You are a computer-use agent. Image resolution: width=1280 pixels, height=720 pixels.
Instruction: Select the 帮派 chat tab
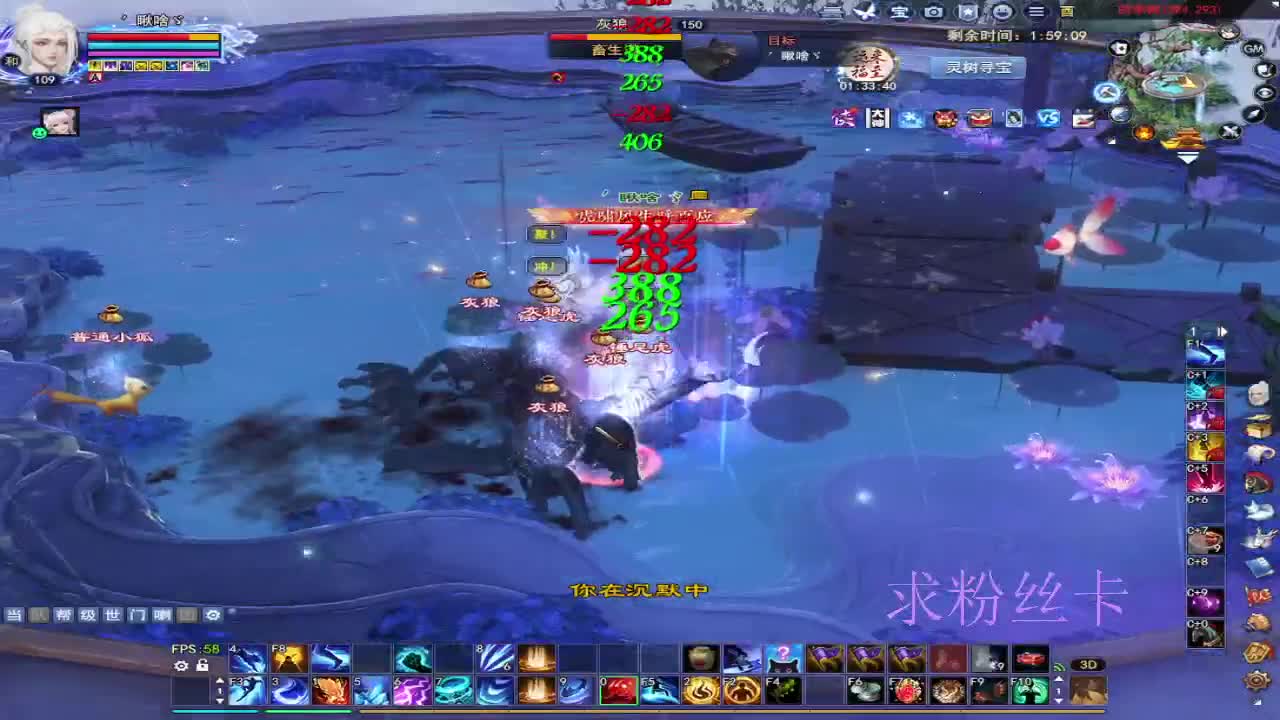coord(65,614)
